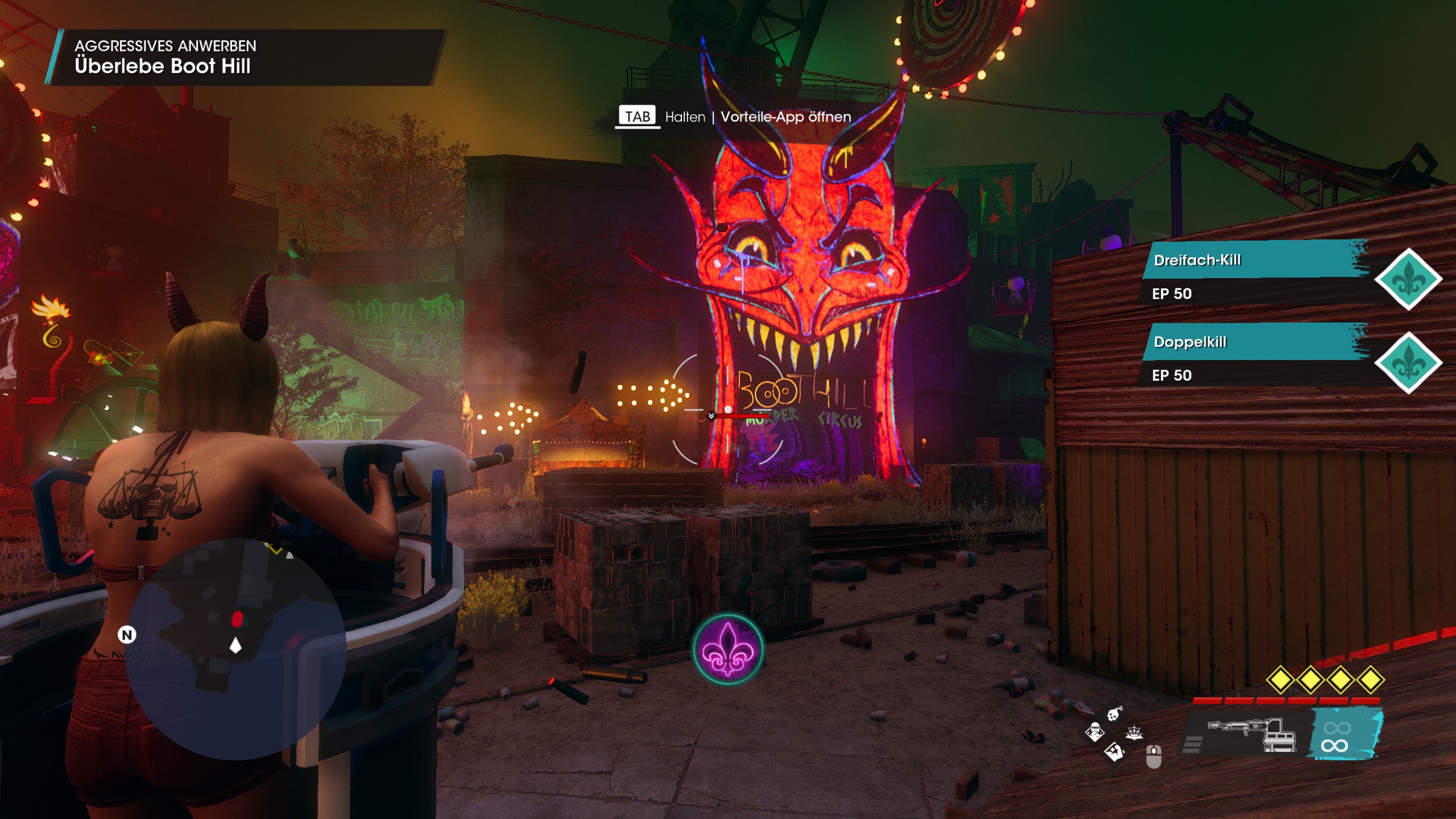Click the purple fleur-de-lis Saints icon

pyautogui.click(x=728, y=649)
